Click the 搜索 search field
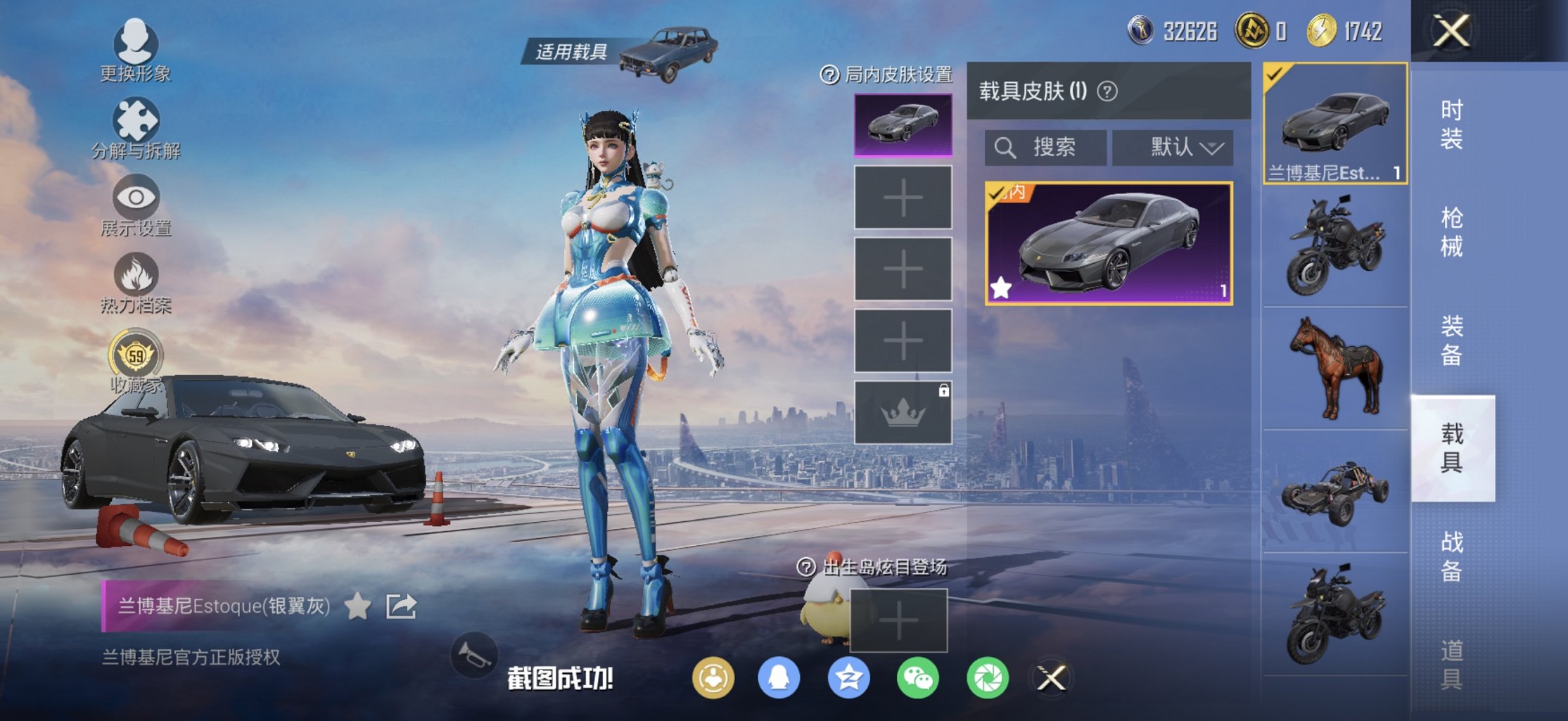This screenshot has height=721, width=1568. (1045, 148)
